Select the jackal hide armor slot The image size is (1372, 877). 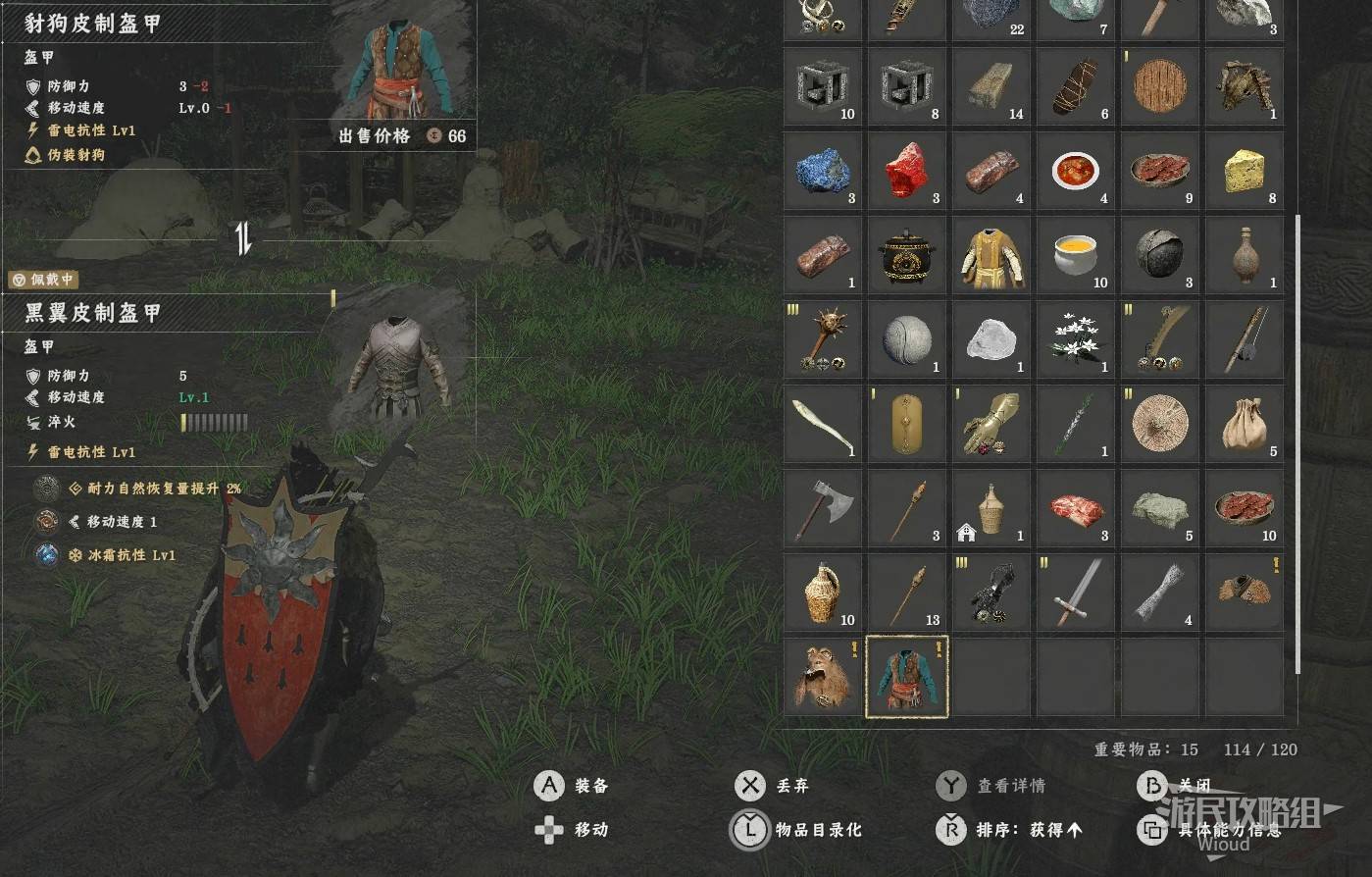[906, 677]
